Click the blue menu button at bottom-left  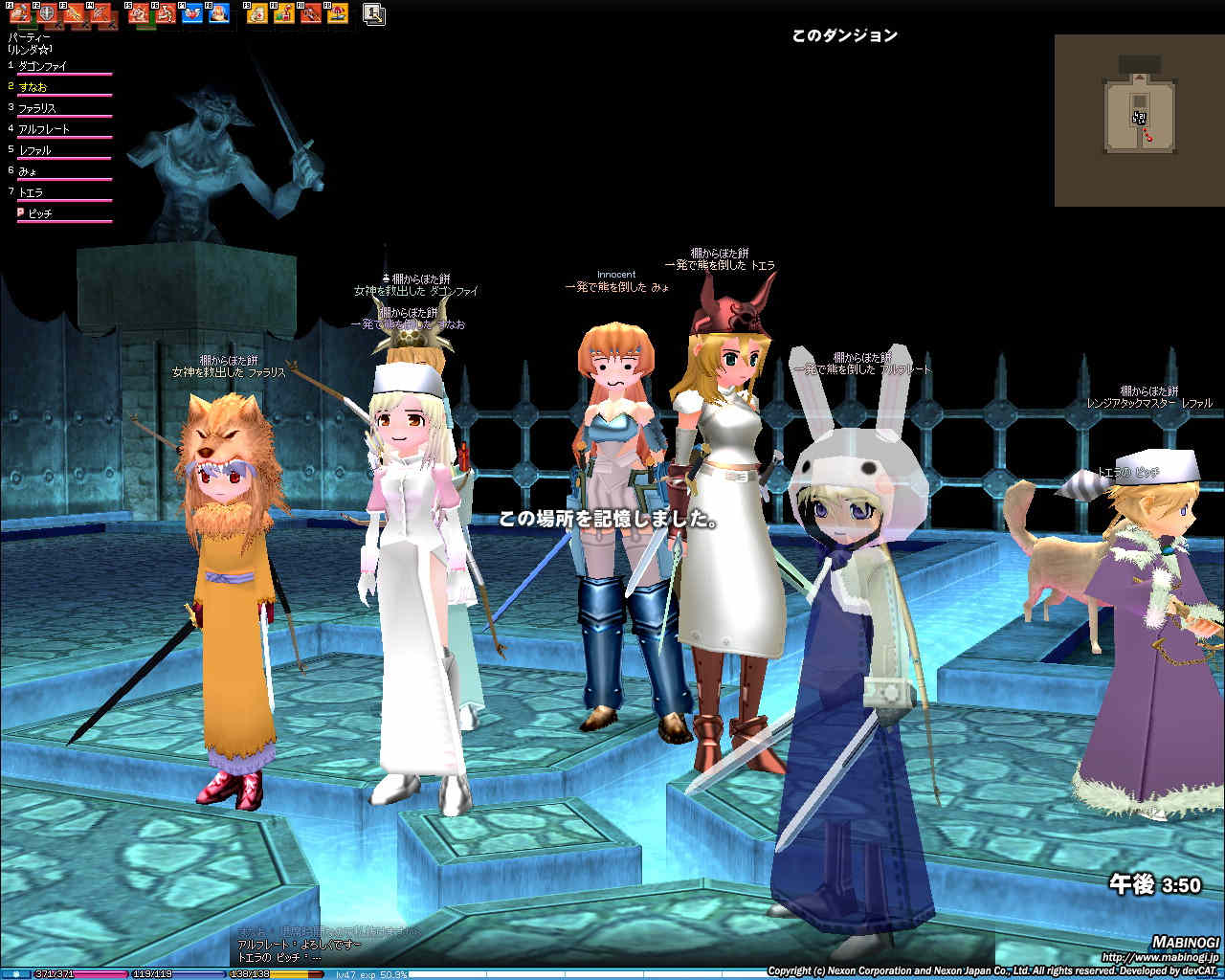click(x=16, y=973)
